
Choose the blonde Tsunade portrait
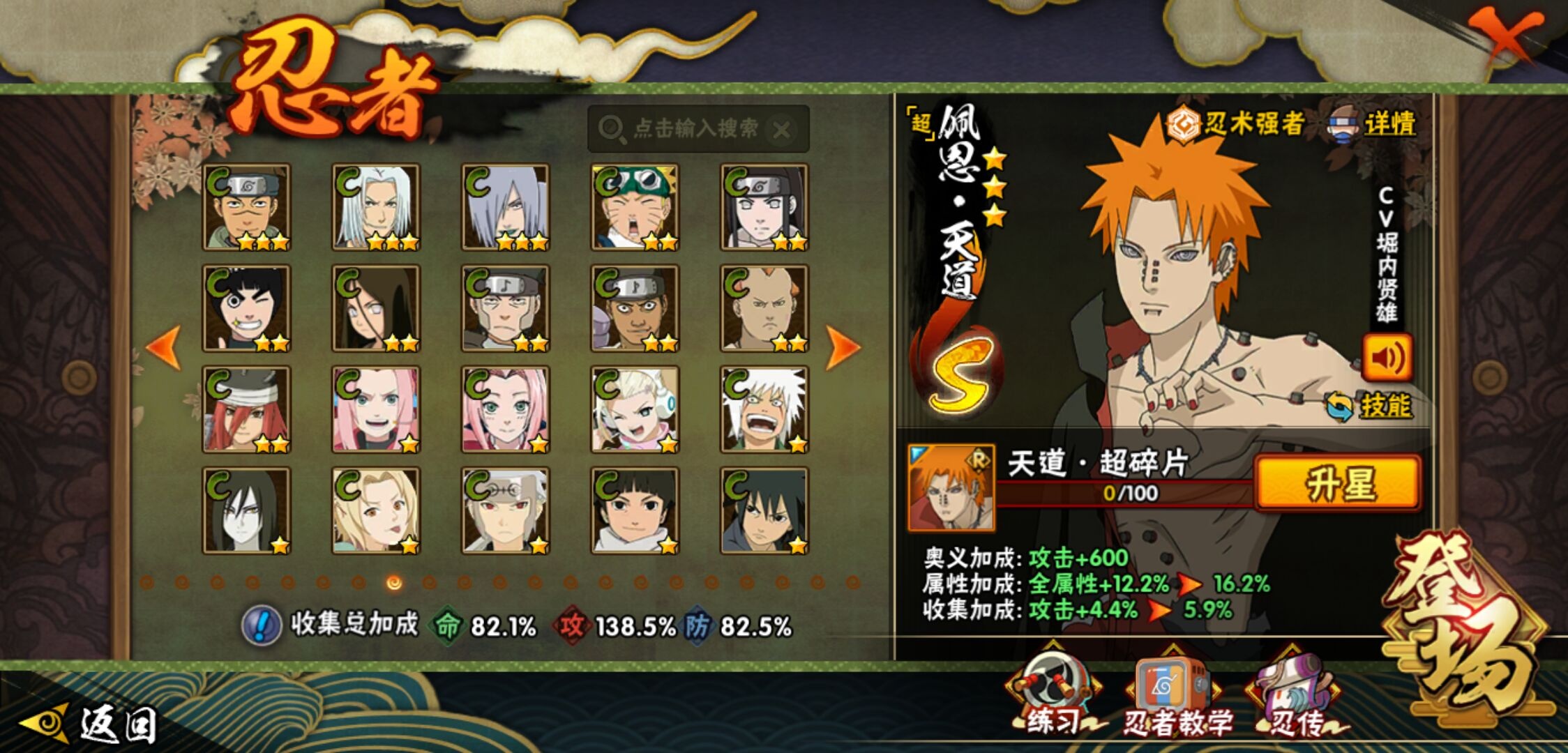[x=376, y=510]
